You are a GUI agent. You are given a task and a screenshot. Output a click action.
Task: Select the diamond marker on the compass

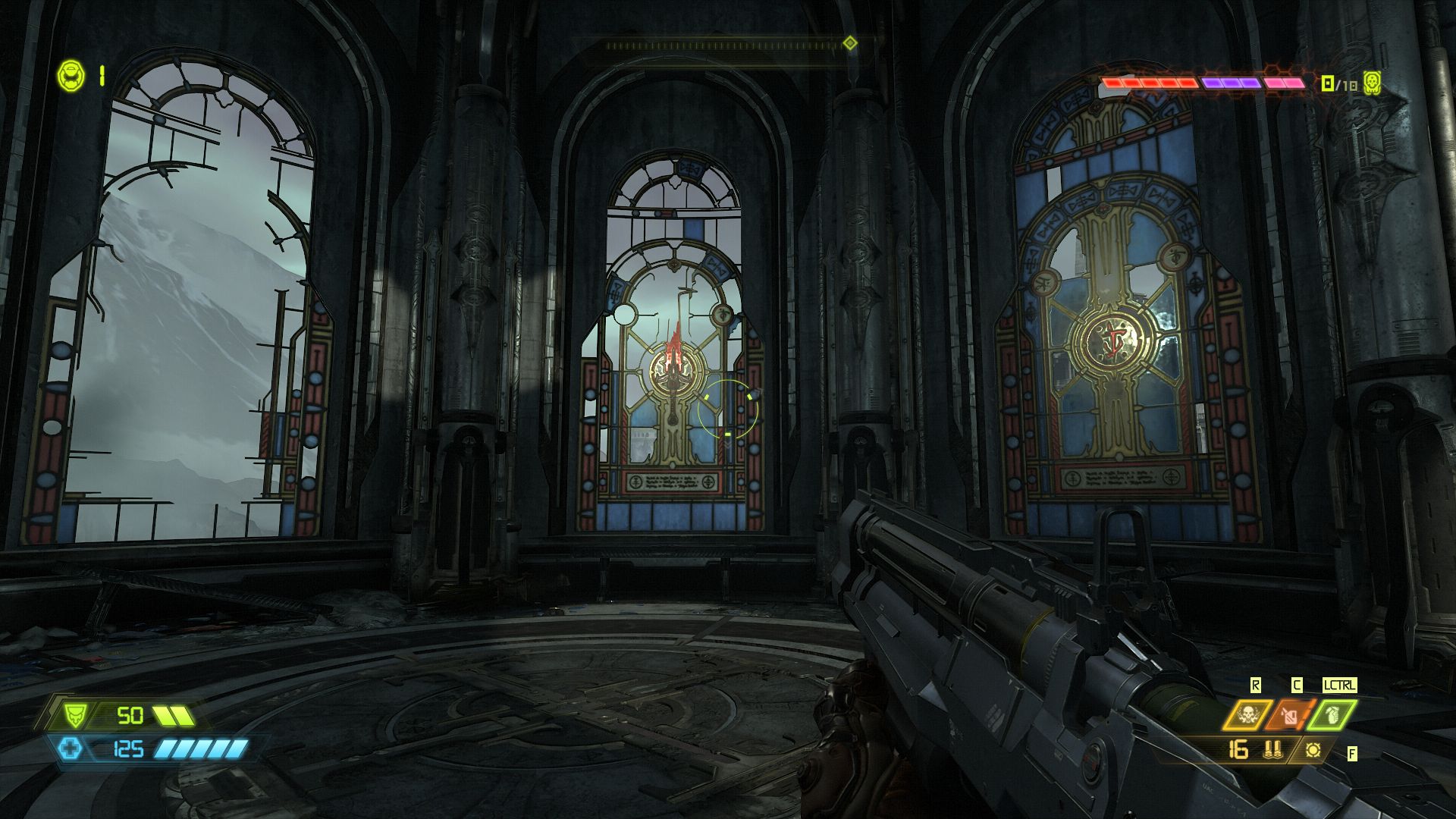[x=850, y=43]
